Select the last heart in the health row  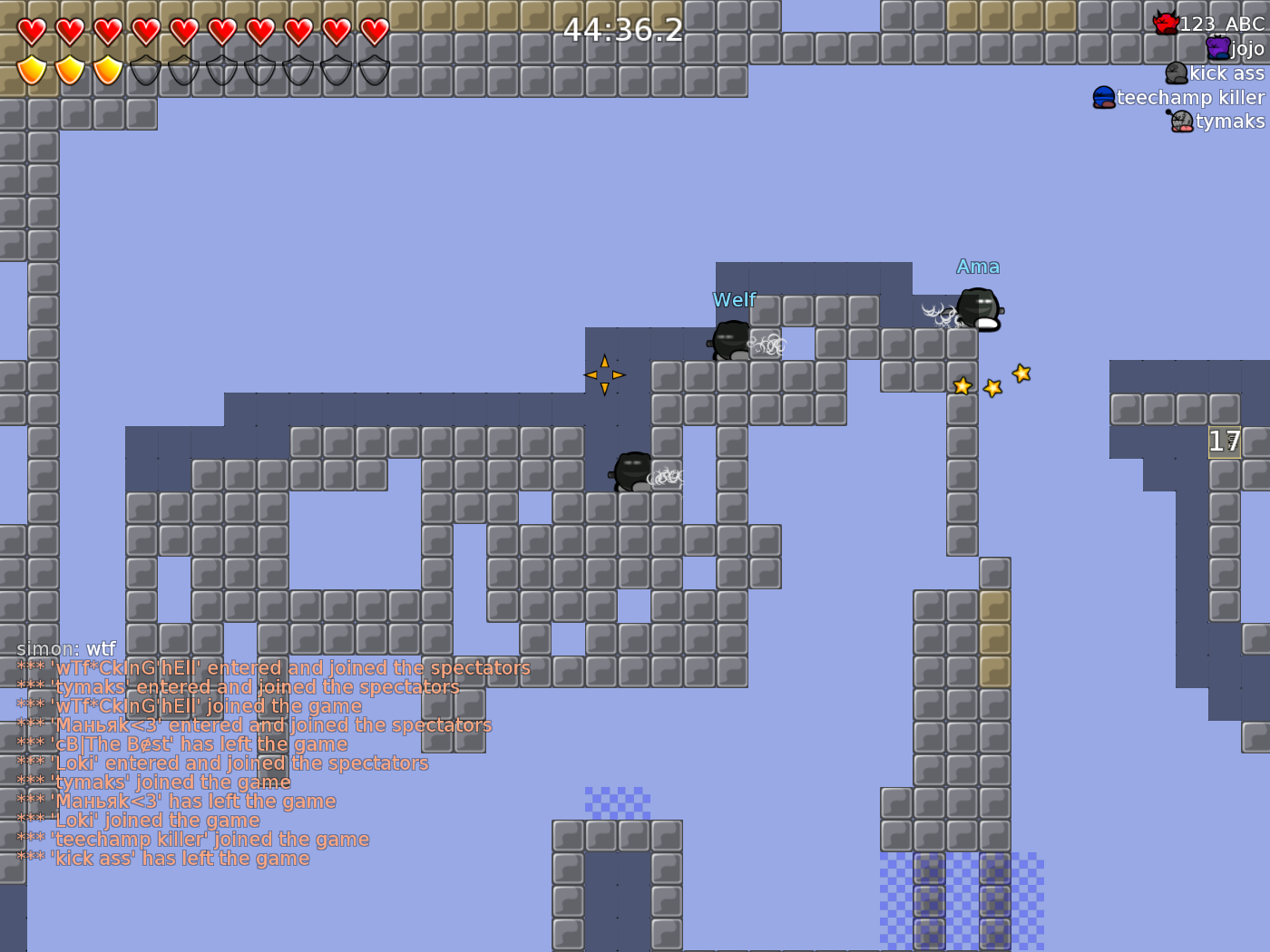click(373, 30)
